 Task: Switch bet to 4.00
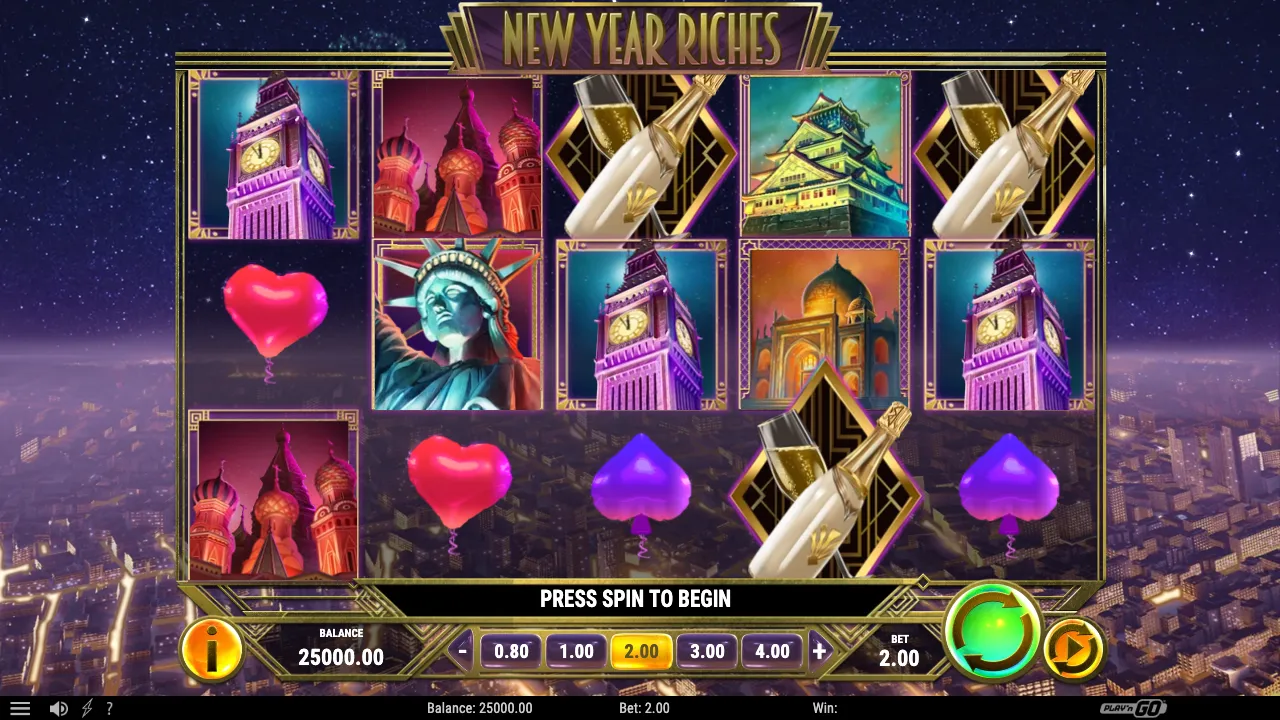772,651
